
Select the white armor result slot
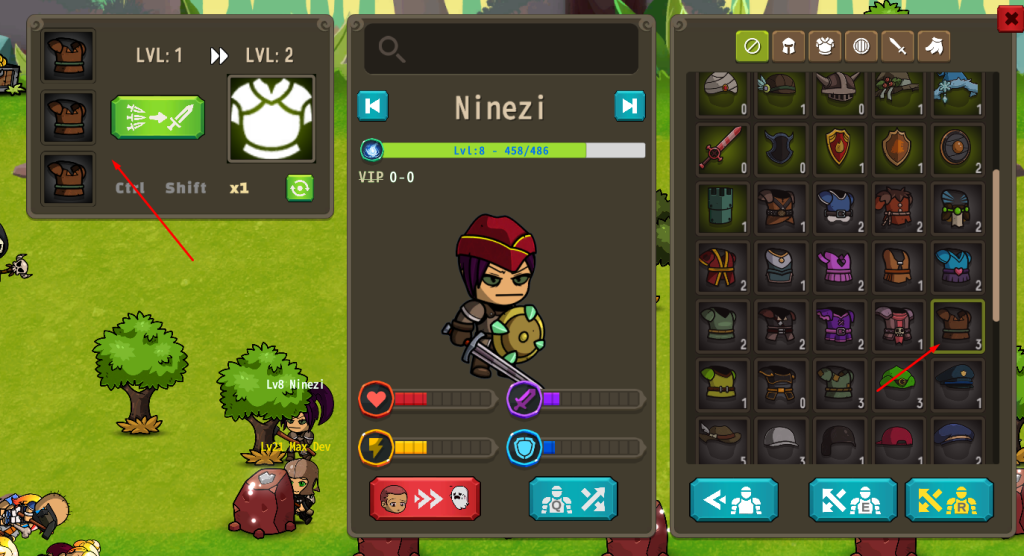pos(271,118)
